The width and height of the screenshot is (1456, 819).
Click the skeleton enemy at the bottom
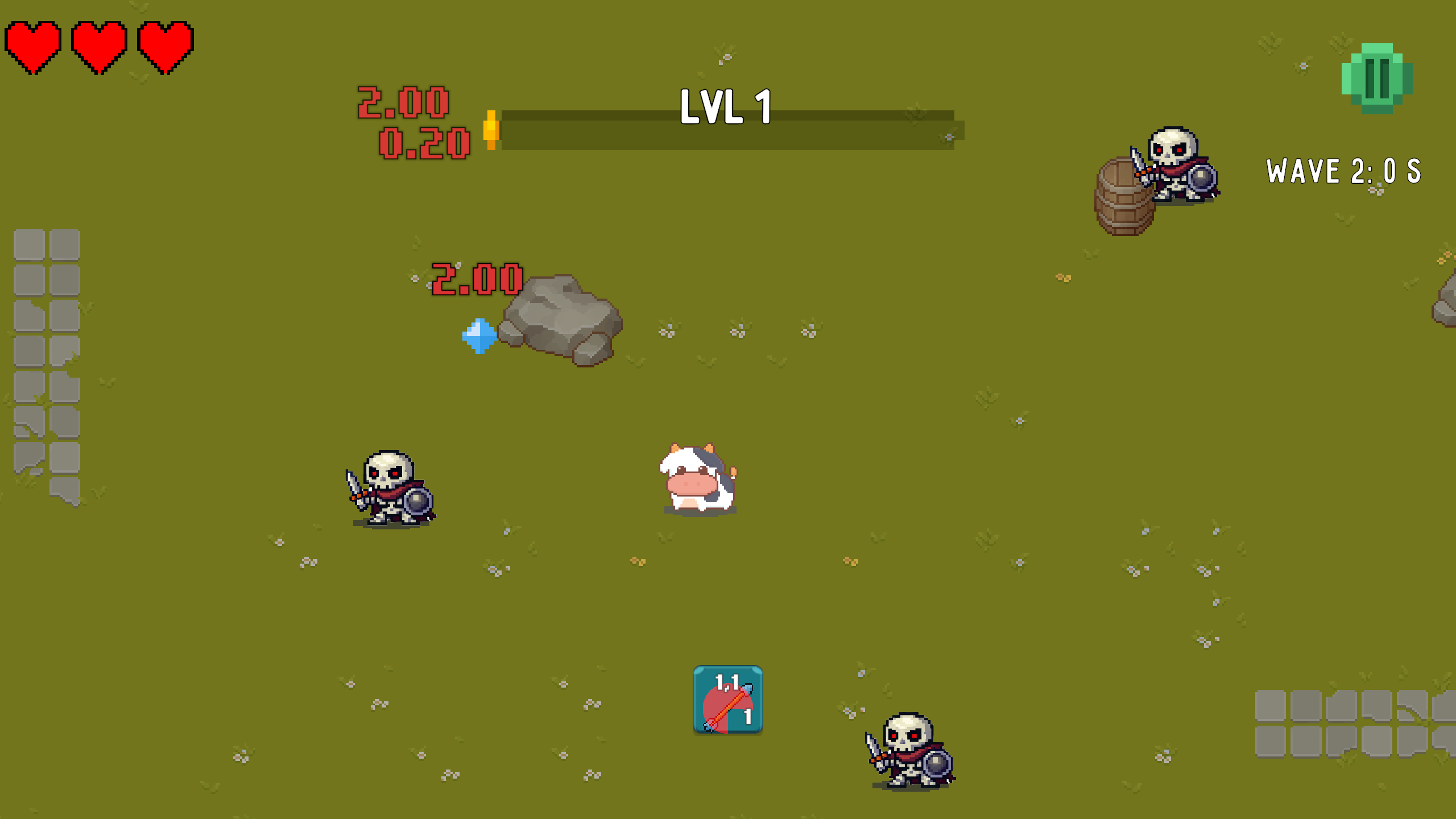911,751
